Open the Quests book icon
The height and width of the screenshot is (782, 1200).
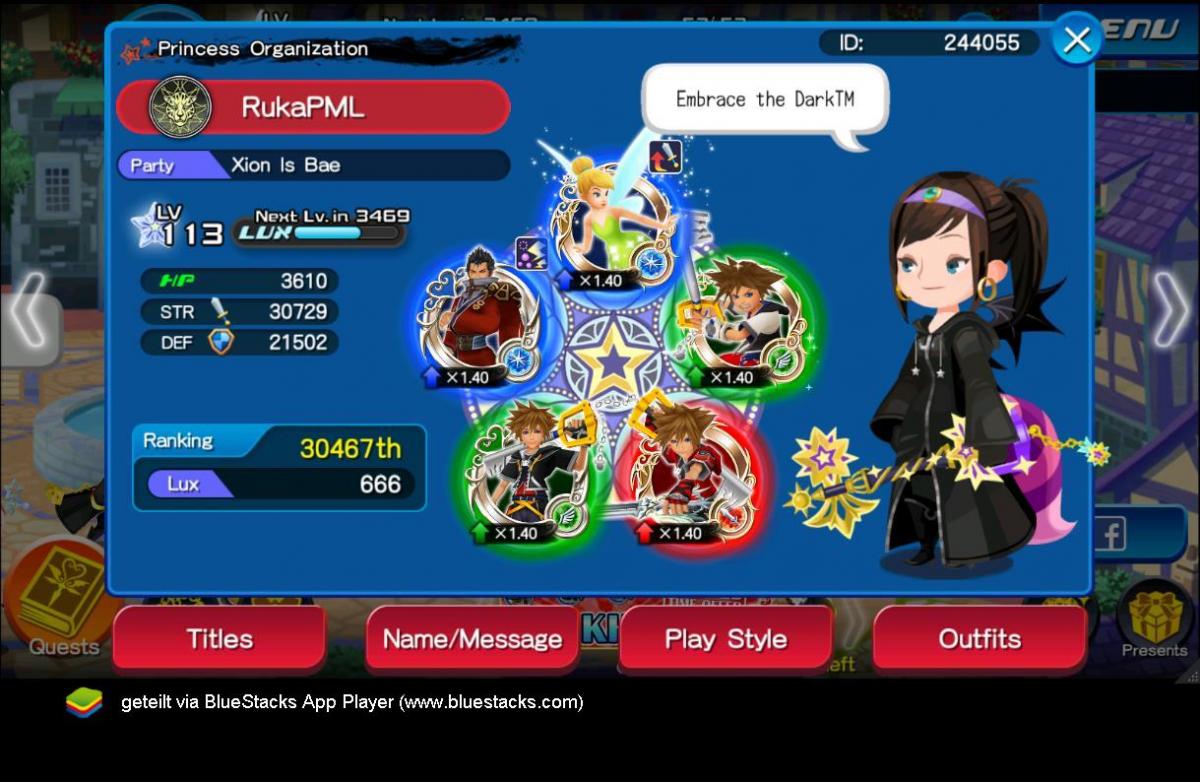coord(62,597)
